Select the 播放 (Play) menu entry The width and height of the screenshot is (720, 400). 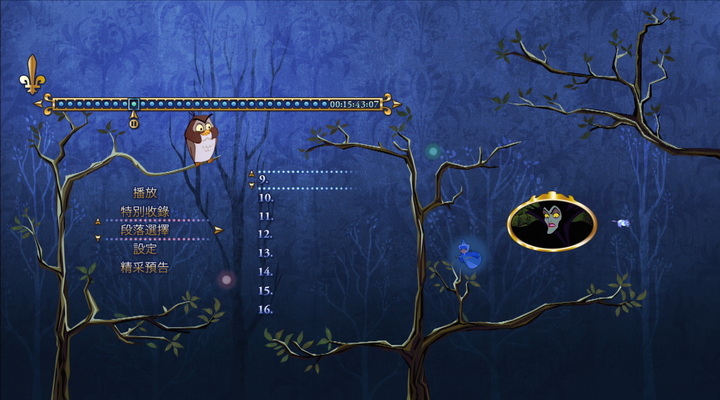point(145,192)
